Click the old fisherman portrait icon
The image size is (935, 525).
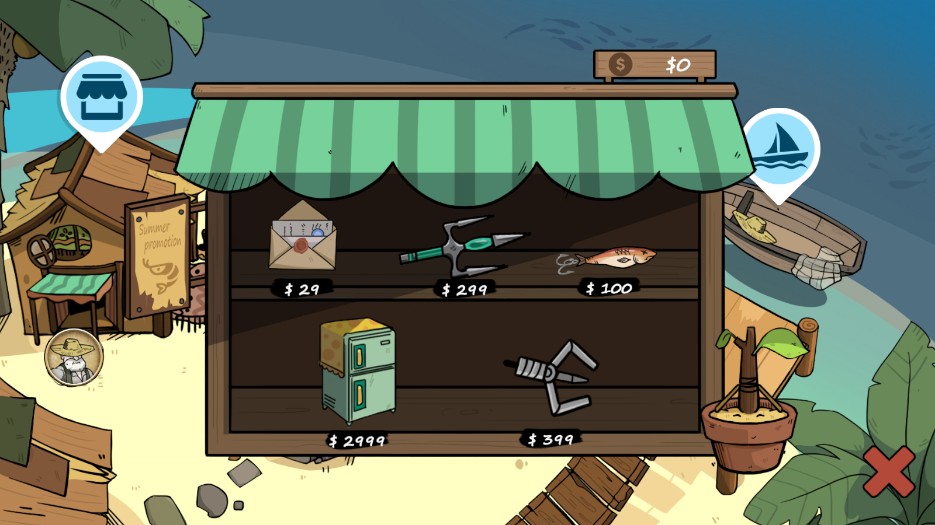(x=74, y=356)
